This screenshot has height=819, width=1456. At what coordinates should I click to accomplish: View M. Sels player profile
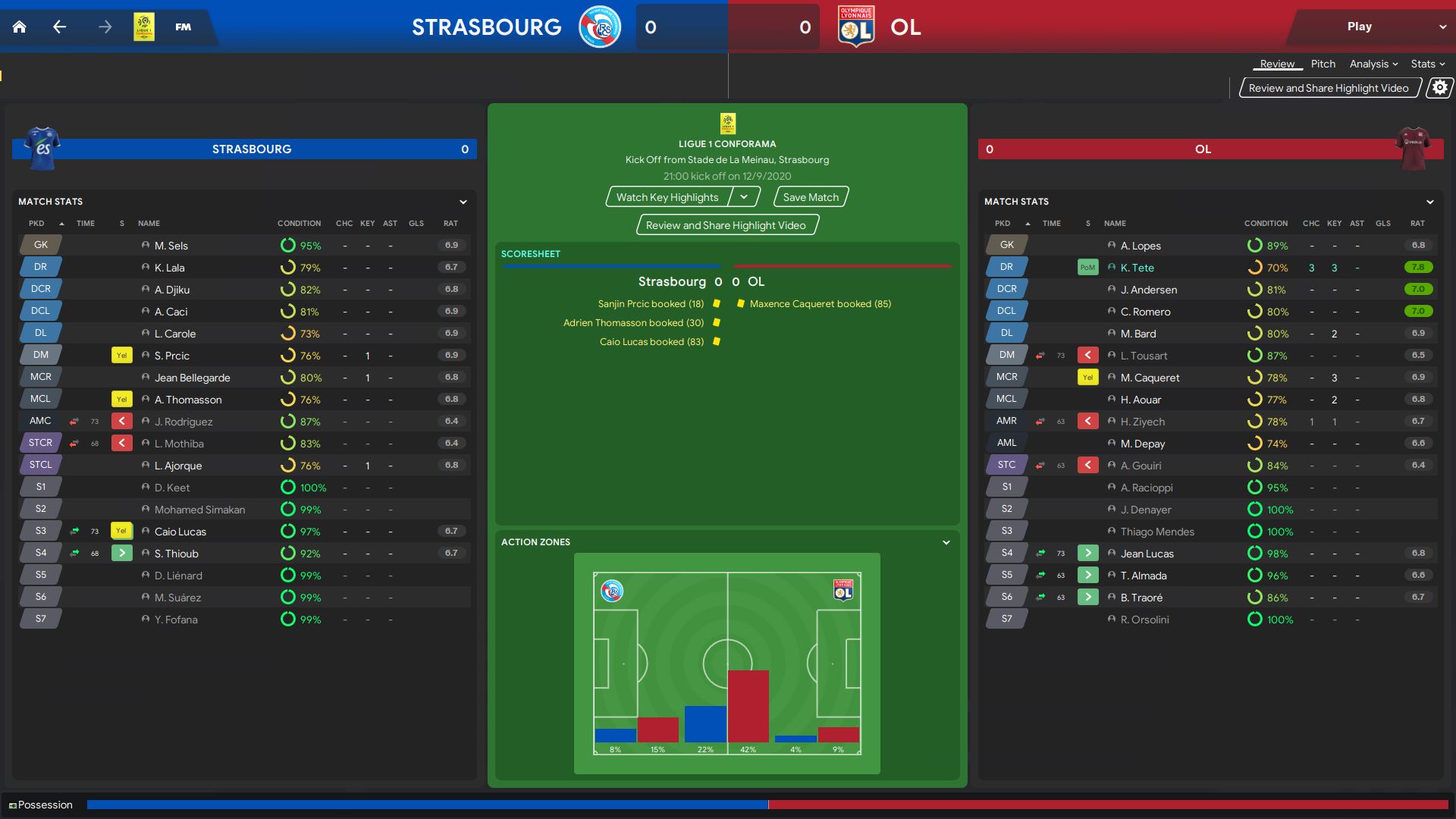pos(171,246)
